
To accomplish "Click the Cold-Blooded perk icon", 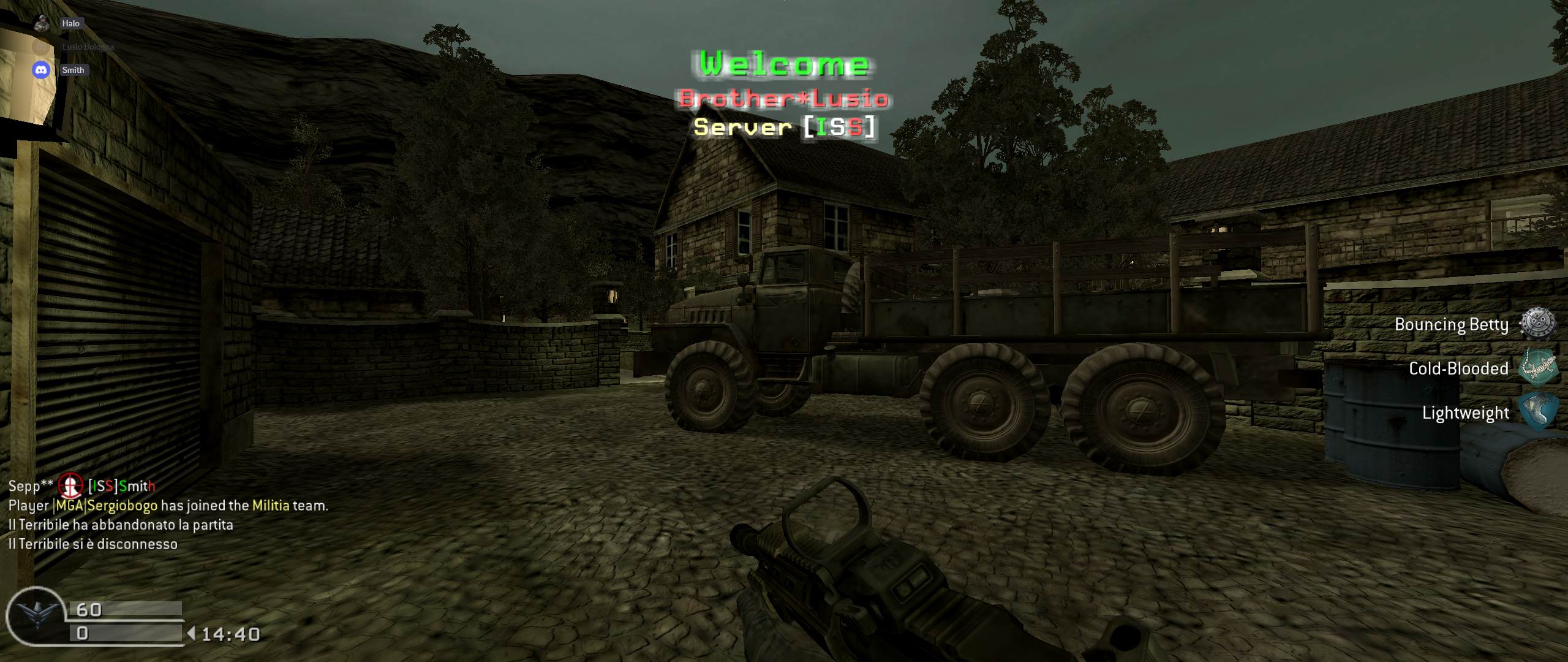I will pos(1537,368).
